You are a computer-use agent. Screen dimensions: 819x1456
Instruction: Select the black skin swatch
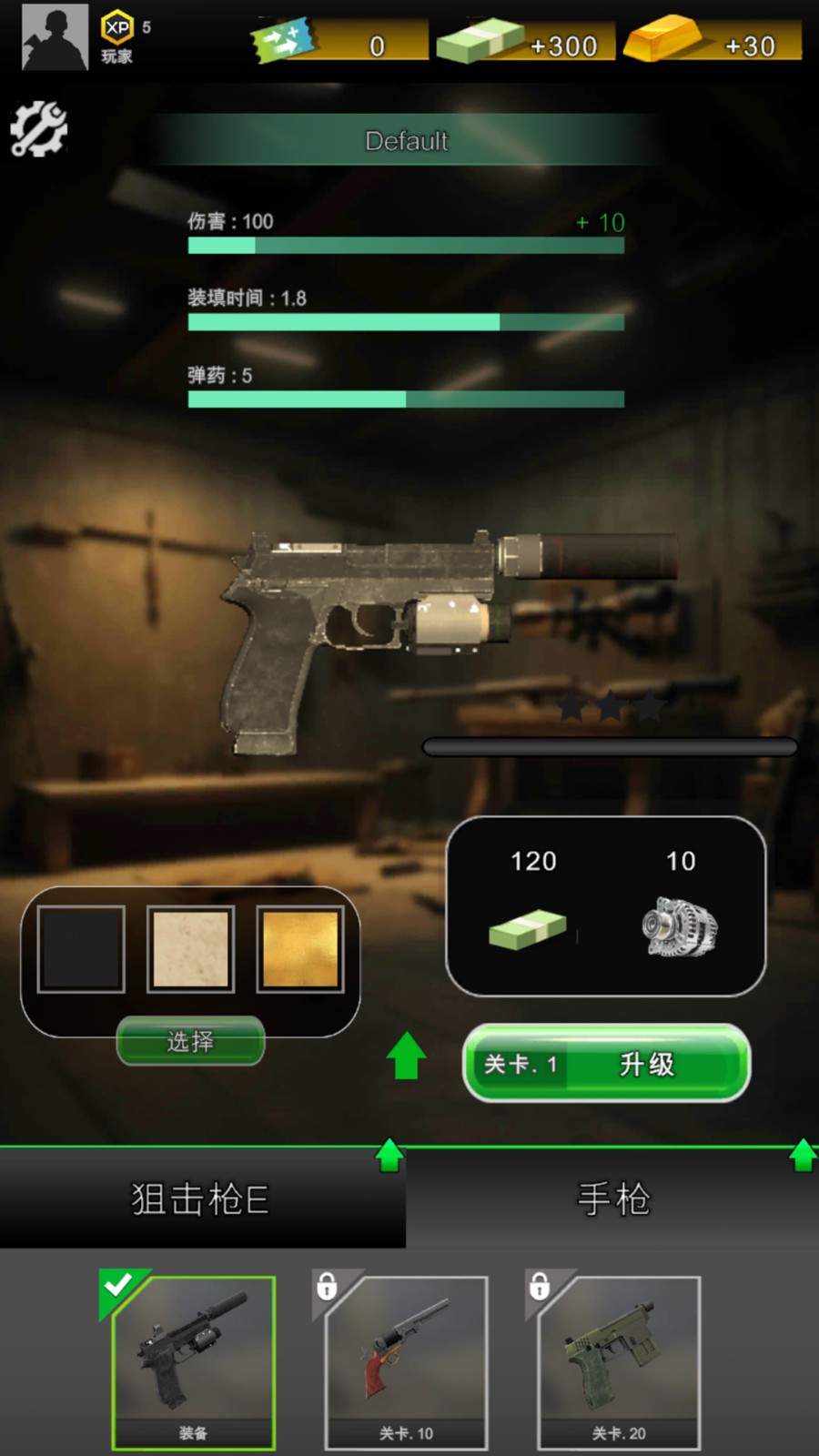click(81, 949)
